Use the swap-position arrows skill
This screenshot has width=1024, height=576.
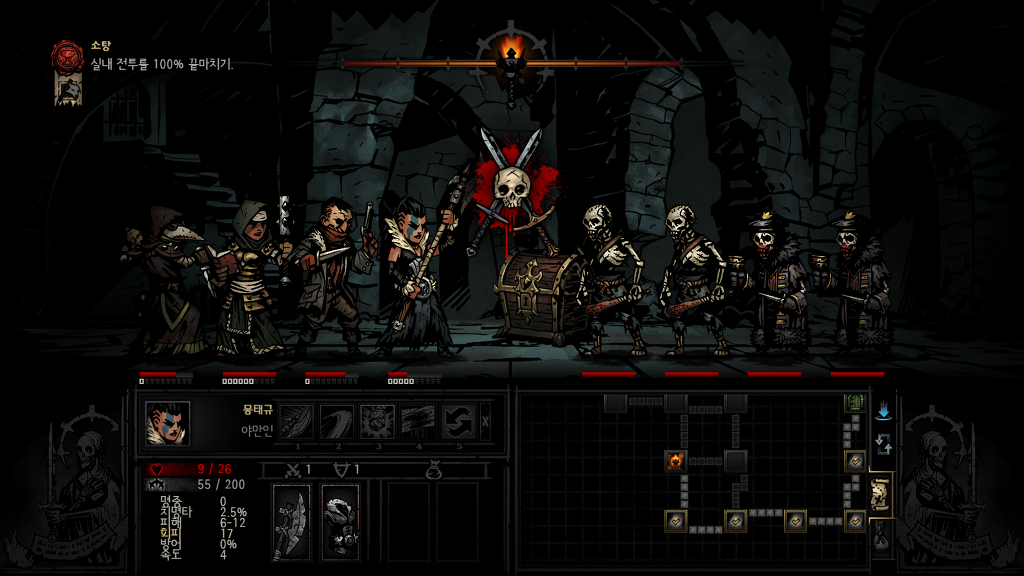[459, 422]
